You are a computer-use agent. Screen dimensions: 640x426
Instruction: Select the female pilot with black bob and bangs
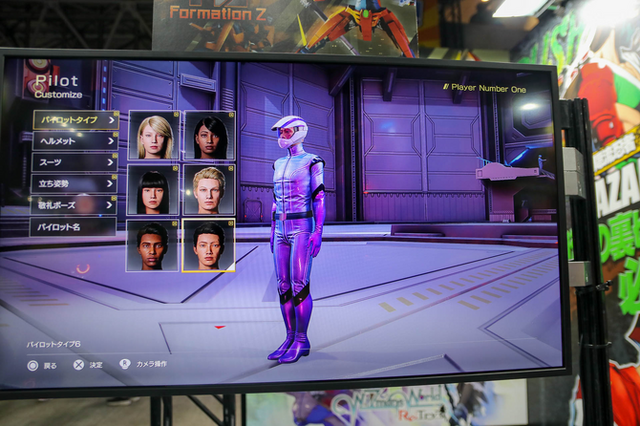pyautogui.click(x=153, y=190)
